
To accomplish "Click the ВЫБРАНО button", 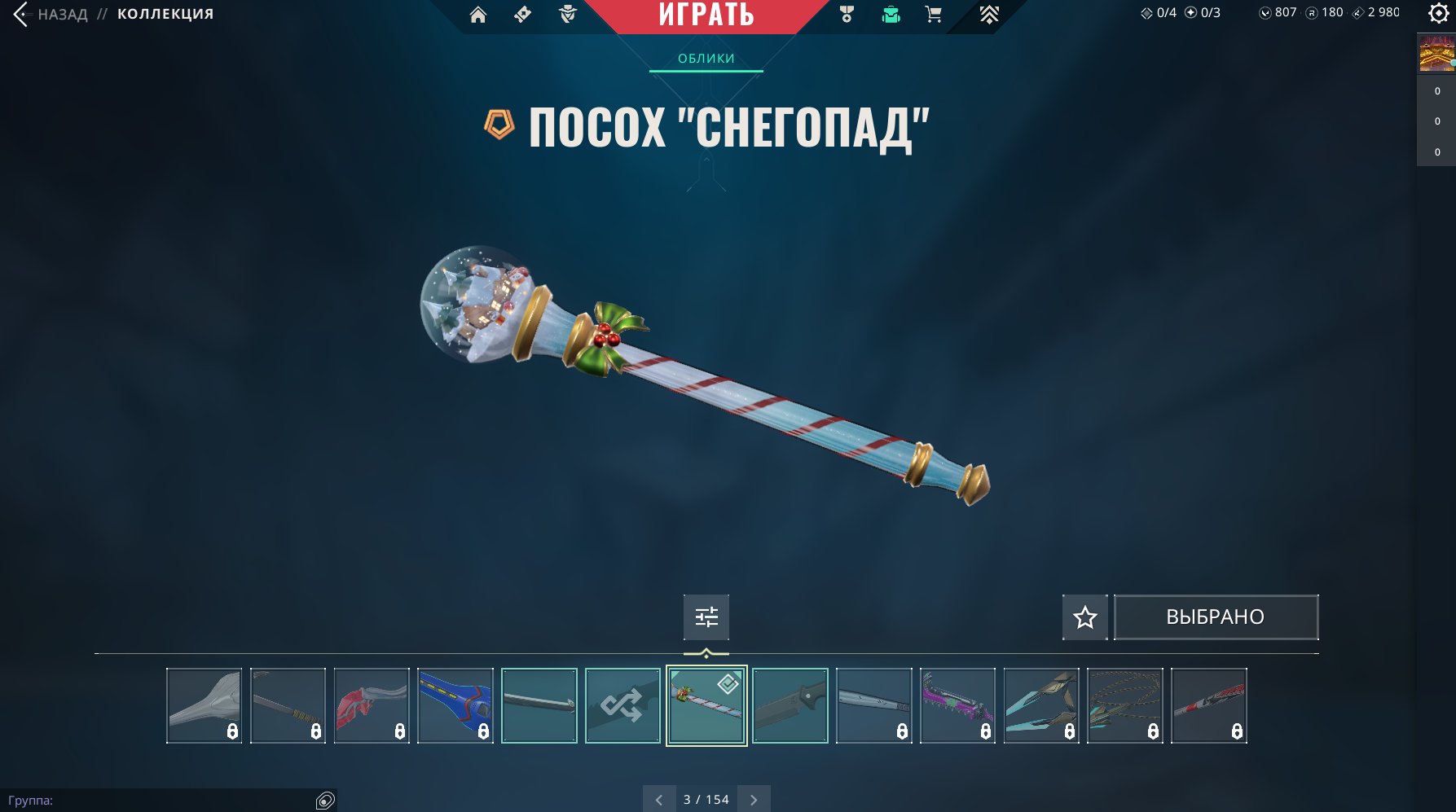I will (x=1215, y=617).
